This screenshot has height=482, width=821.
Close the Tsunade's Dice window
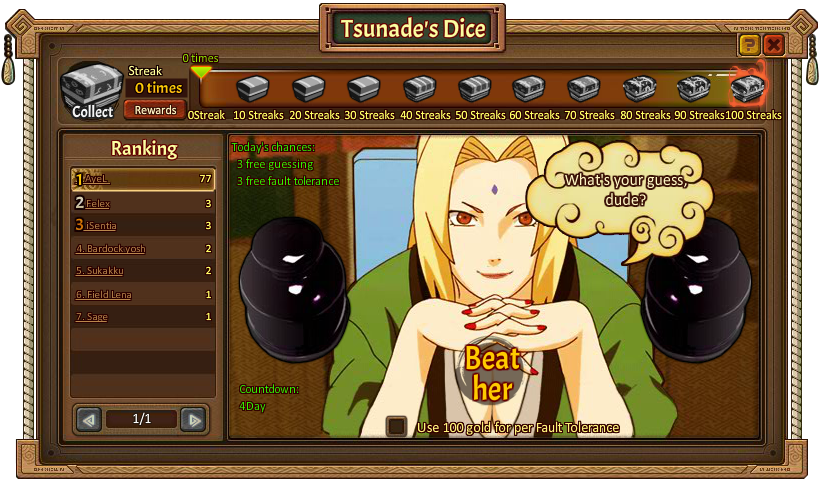click(773, 45)
